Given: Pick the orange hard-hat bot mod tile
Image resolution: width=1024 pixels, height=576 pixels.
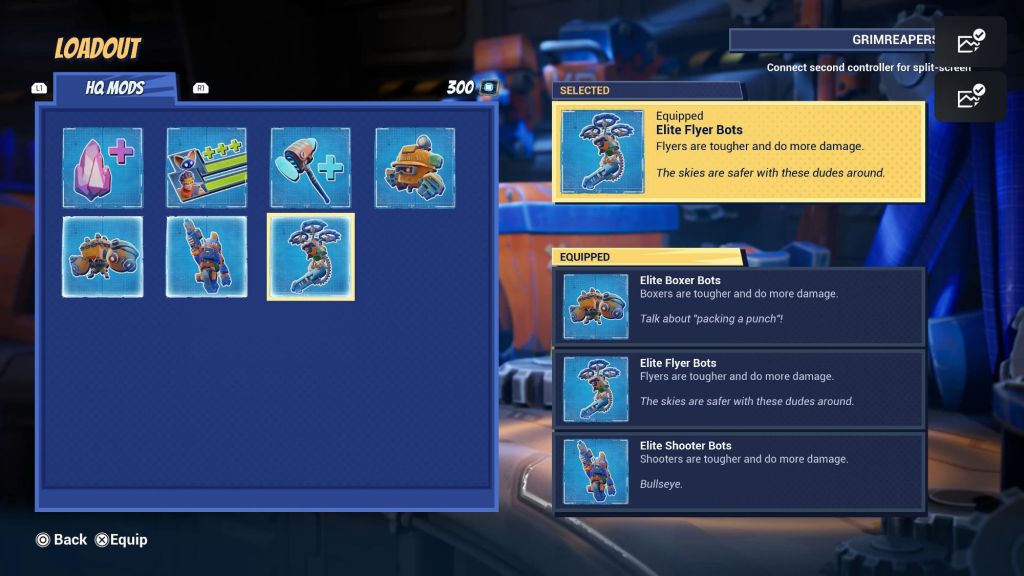Looking at the screenshot, I should [x=414, y=167].
